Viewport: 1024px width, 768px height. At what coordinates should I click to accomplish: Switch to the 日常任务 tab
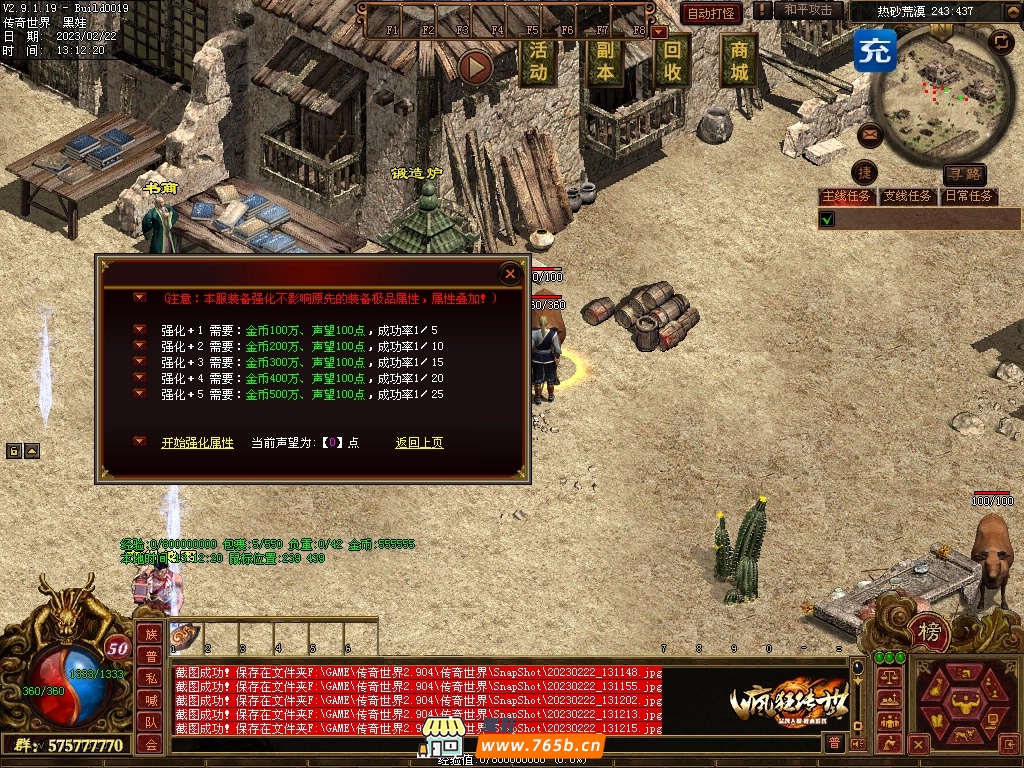click(970, 197)
